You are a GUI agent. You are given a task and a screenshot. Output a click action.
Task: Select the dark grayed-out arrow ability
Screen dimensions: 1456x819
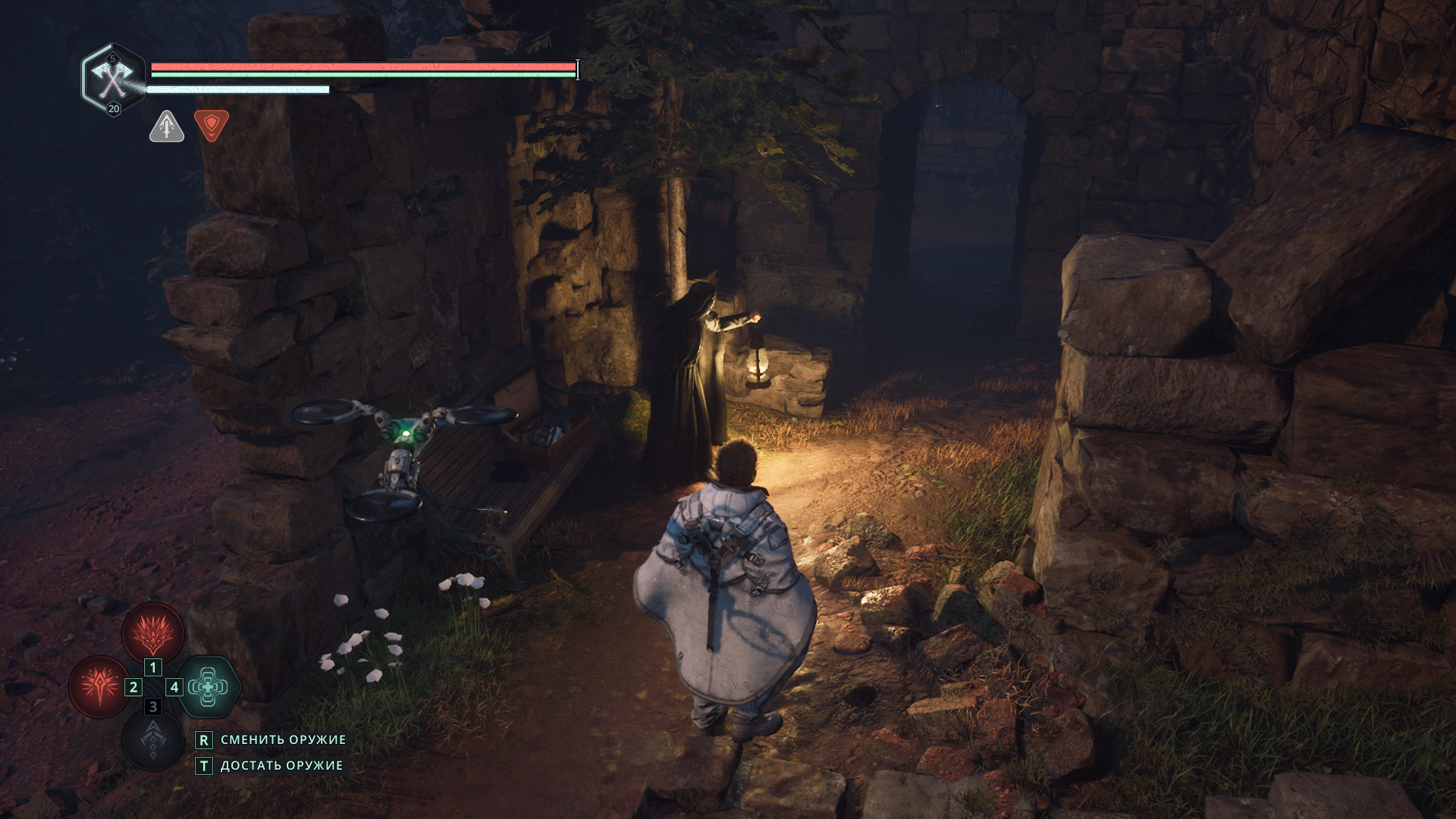click(x=152, y=739)
